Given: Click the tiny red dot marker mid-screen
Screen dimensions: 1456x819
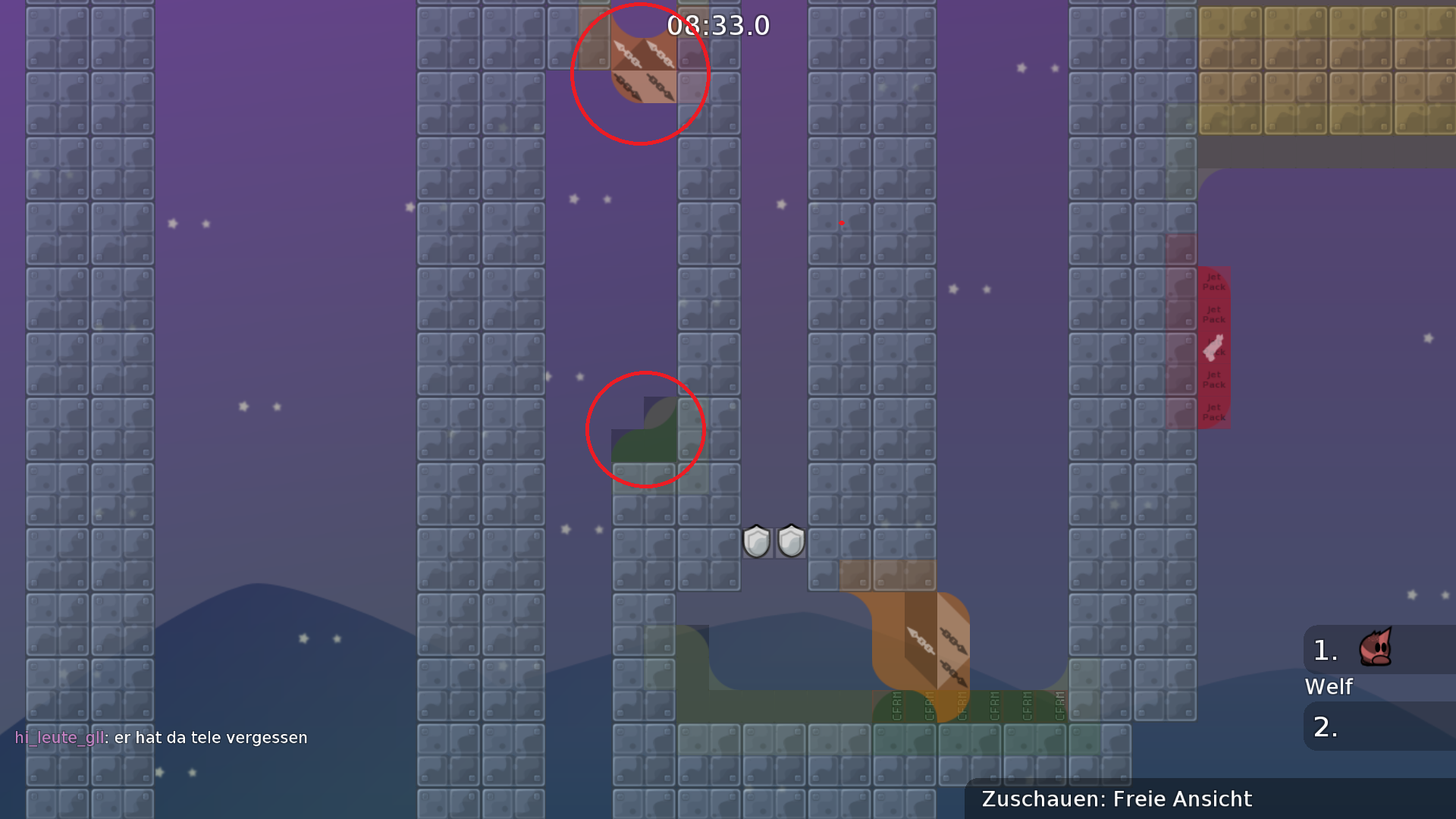Looking at the screenshot, I should point(842,223).
